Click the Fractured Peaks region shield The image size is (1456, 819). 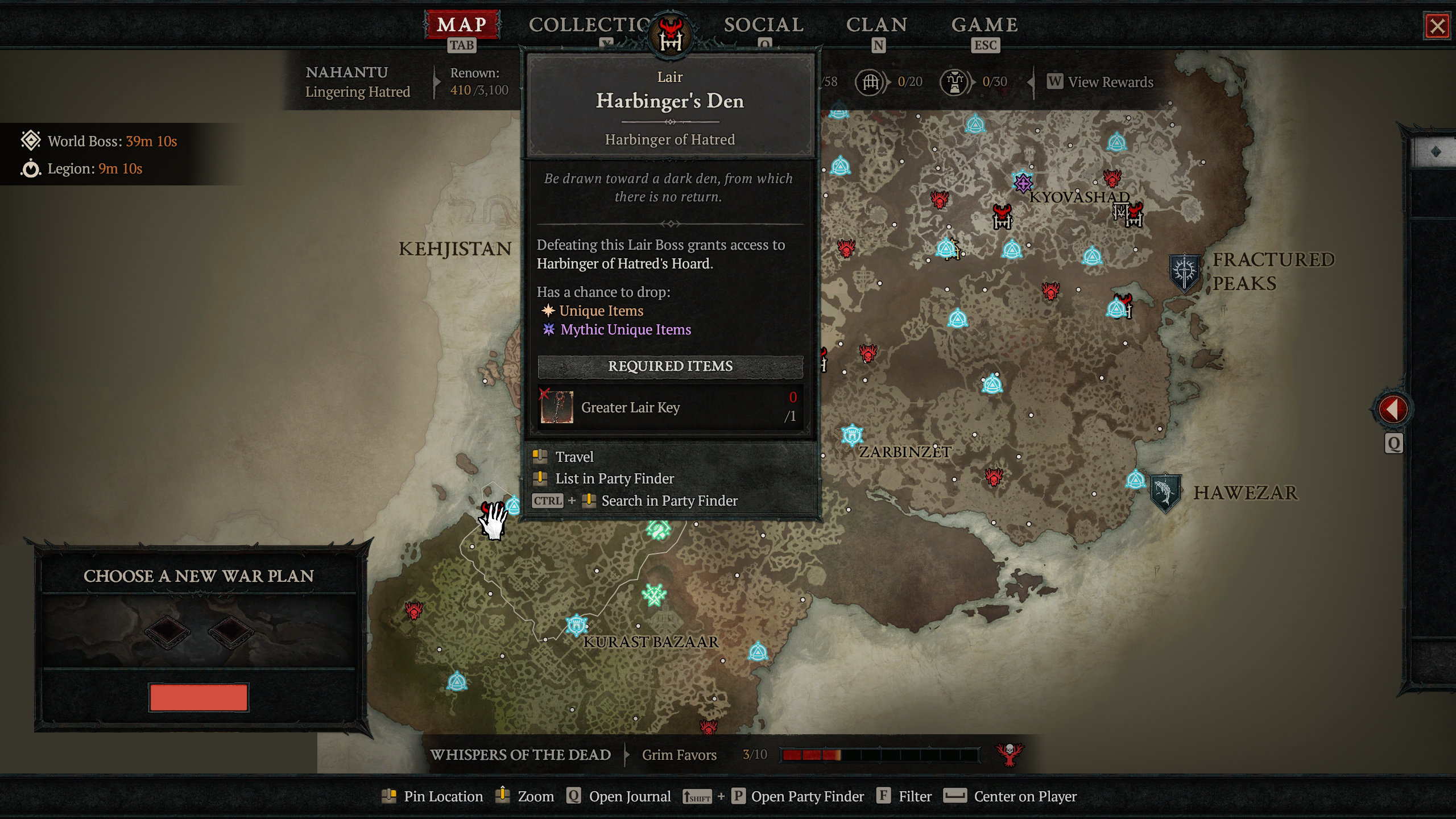pyautogui.click(x=1184, y=272)
